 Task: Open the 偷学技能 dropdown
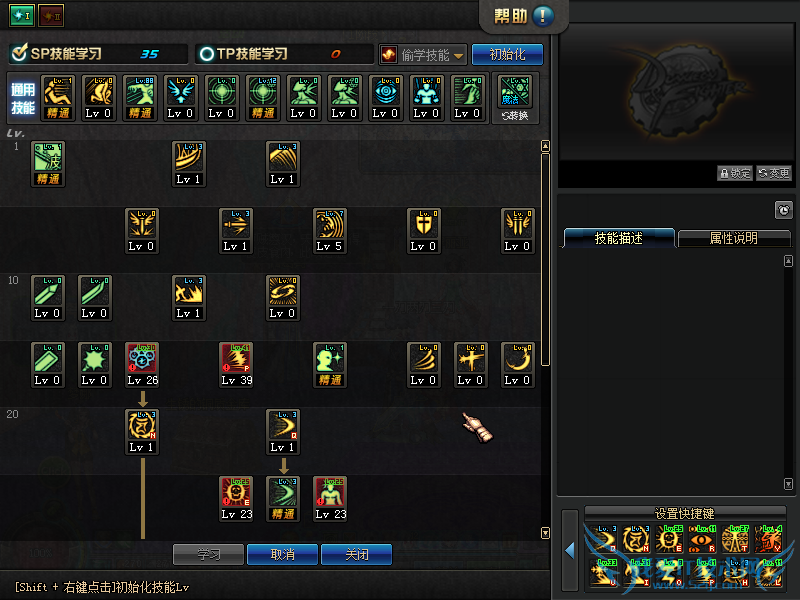[422, 54]
